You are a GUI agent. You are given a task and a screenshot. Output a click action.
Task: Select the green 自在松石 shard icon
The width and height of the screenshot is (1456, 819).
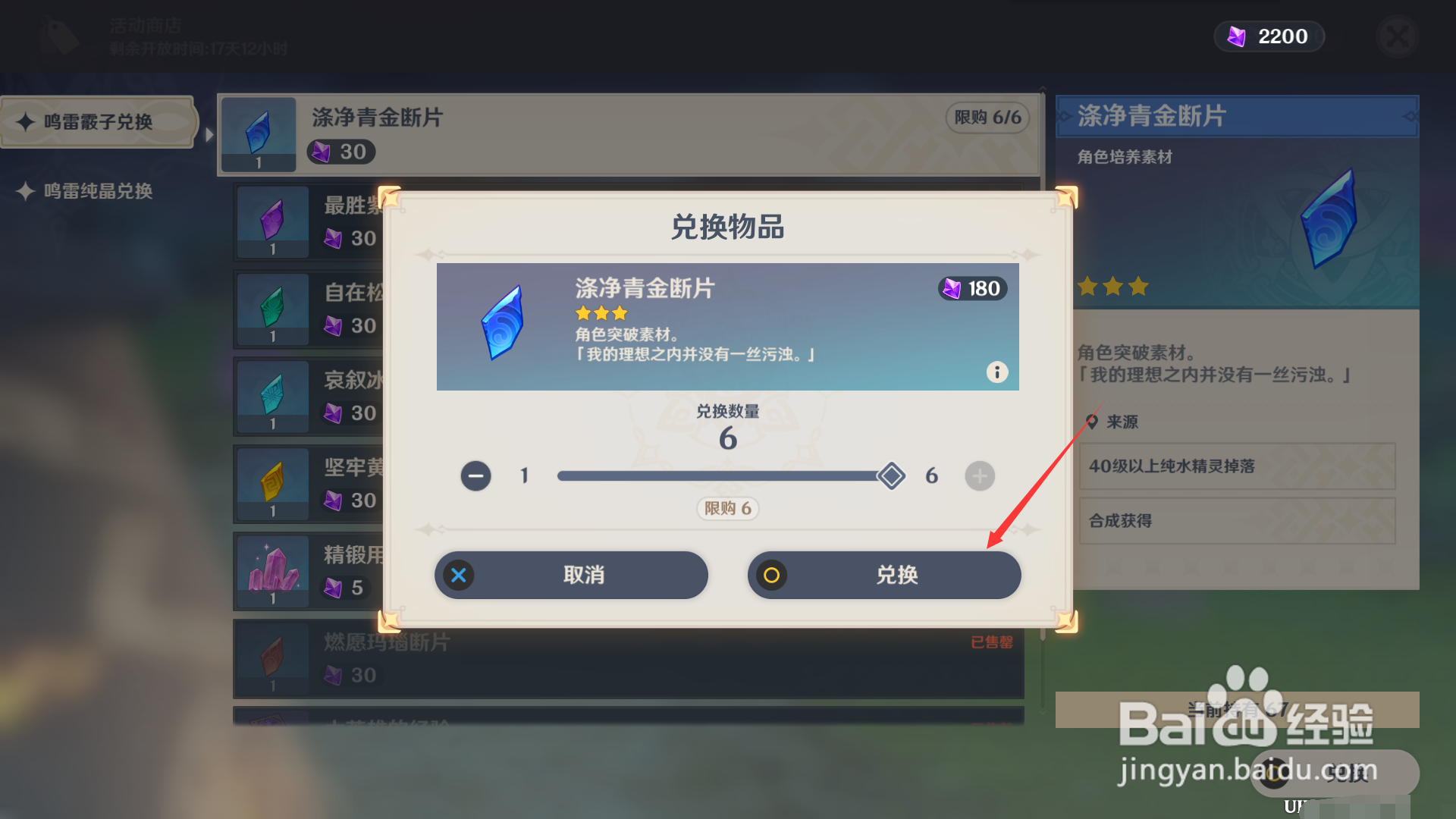pos(271,309)
